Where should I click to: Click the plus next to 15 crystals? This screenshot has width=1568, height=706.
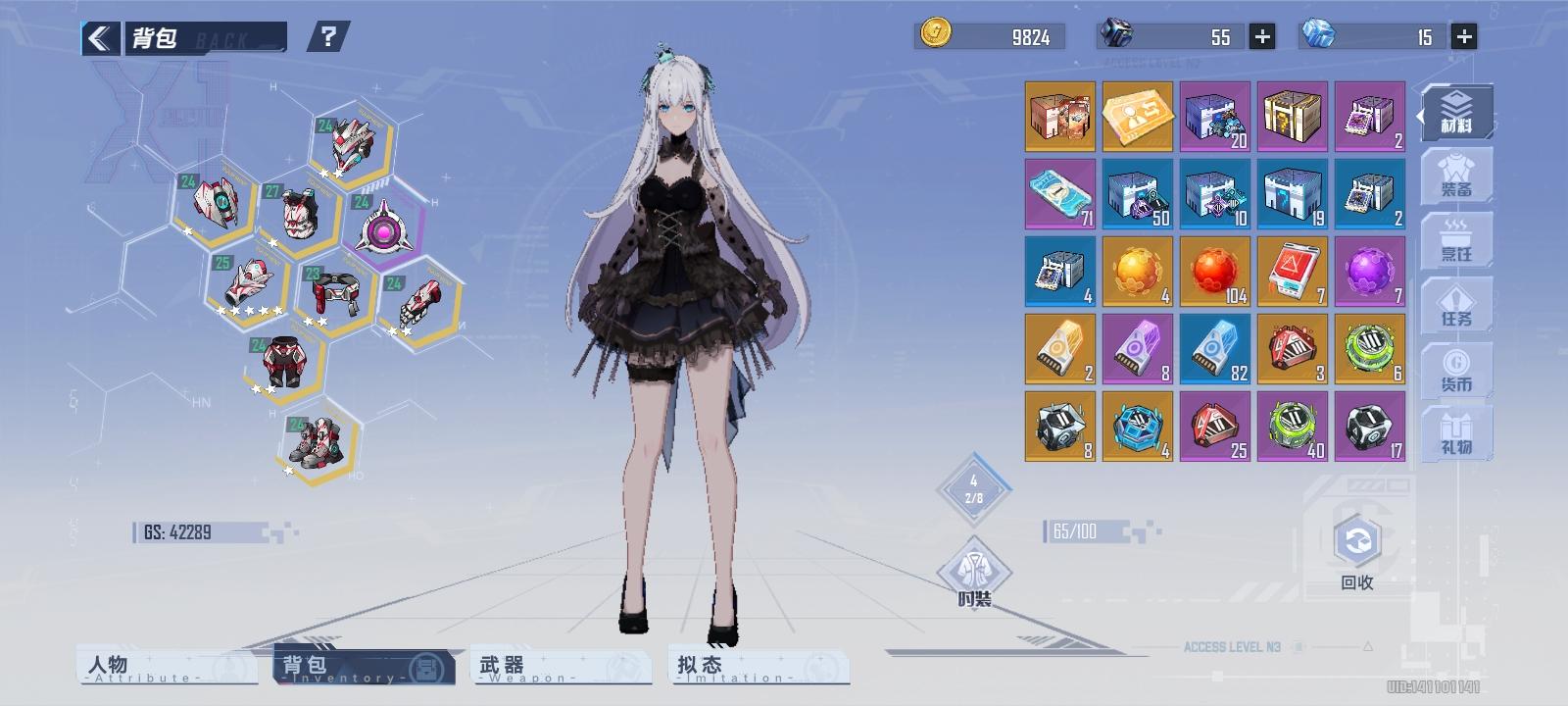[x=1463, y=36]
